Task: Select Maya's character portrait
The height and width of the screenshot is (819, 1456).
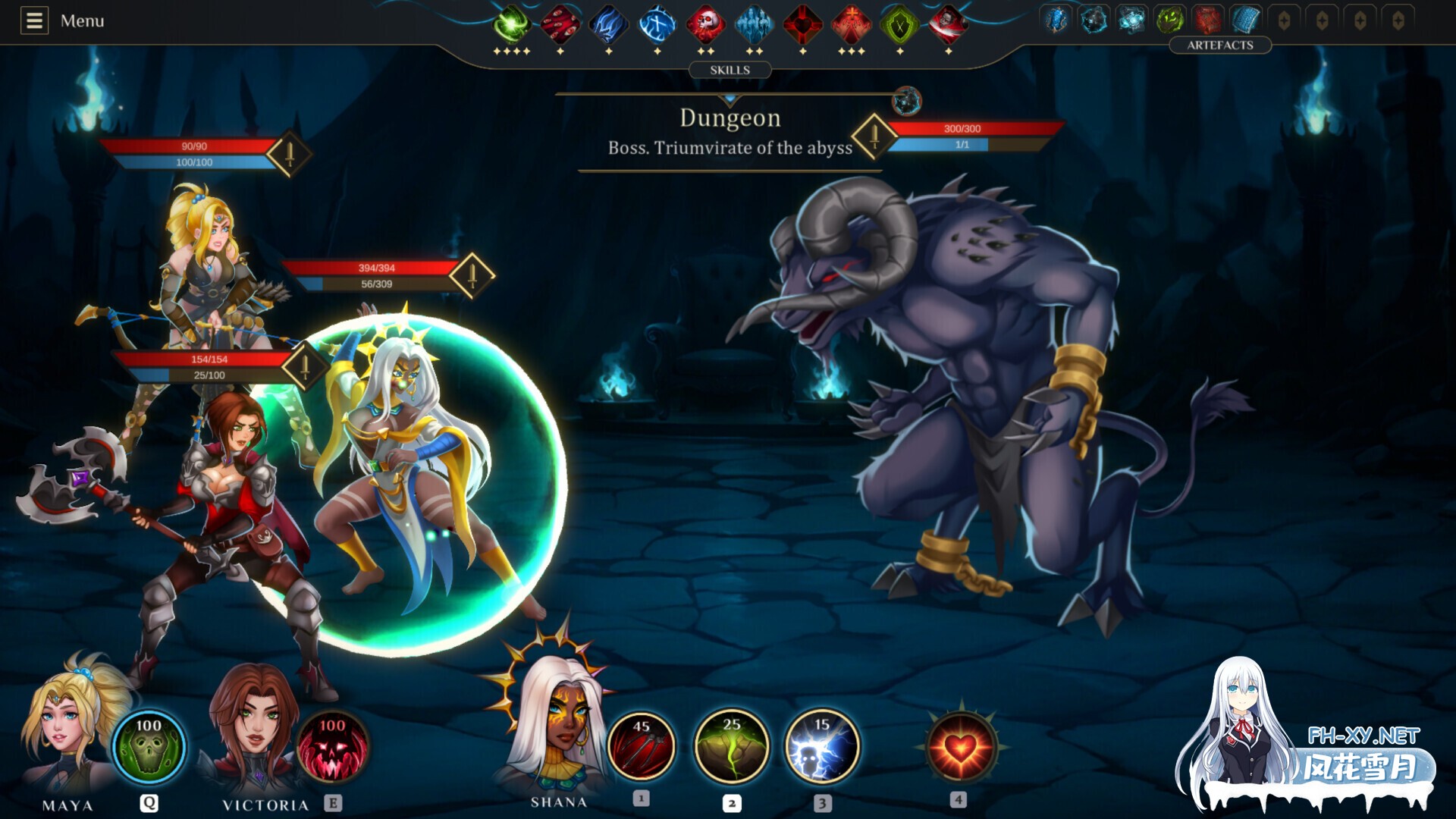Action: coord(68,728)
